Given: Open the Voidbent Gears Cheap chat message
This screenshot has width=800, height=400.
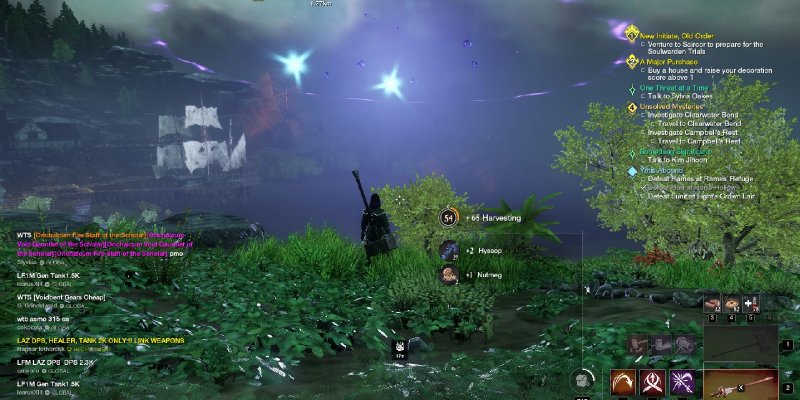Looking at the screenshot, I should click(58, 296).
